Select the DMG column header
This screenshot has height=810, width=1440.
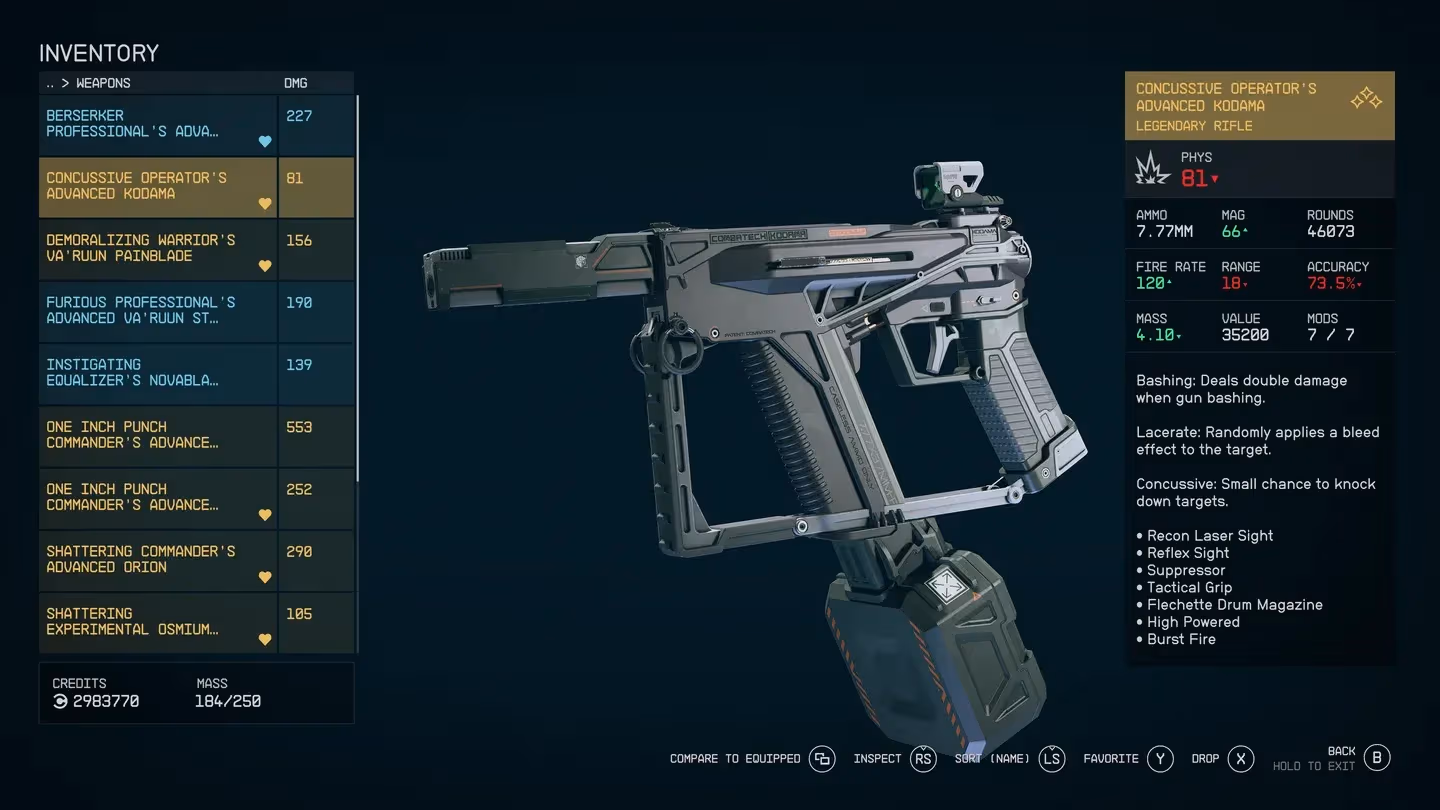tap(295, 83)
